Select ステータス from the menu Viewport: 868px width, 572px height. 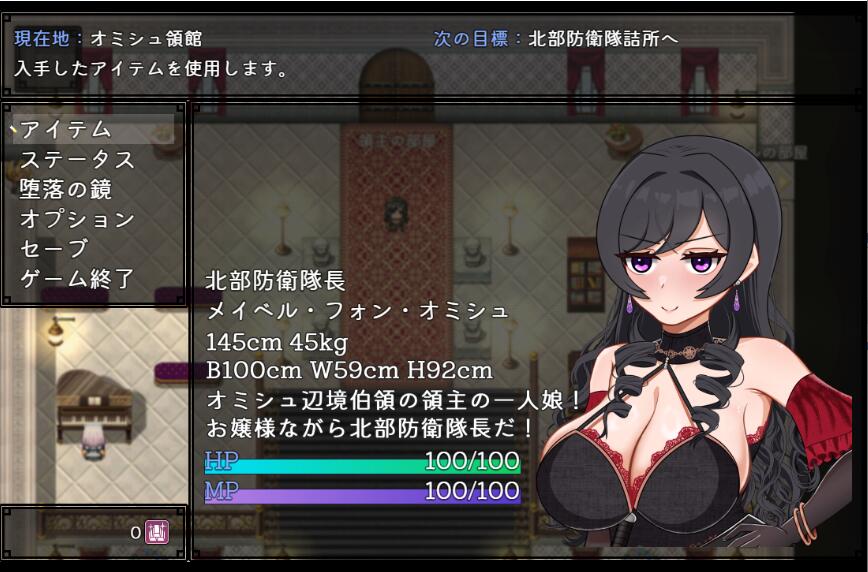(x=78, y=159)
